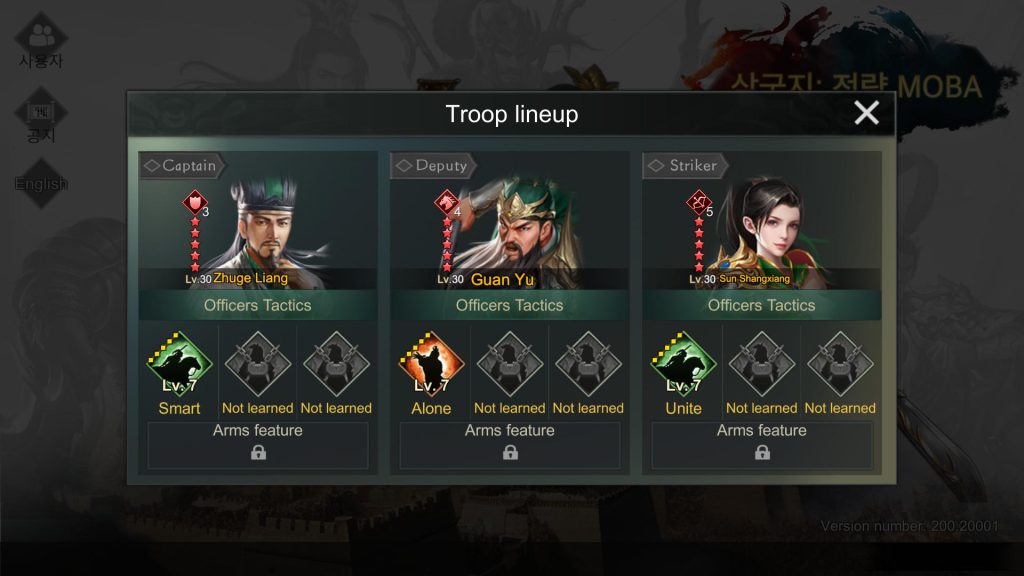Click Guan Yu's locked Arms feature

[x=510, y=445]
